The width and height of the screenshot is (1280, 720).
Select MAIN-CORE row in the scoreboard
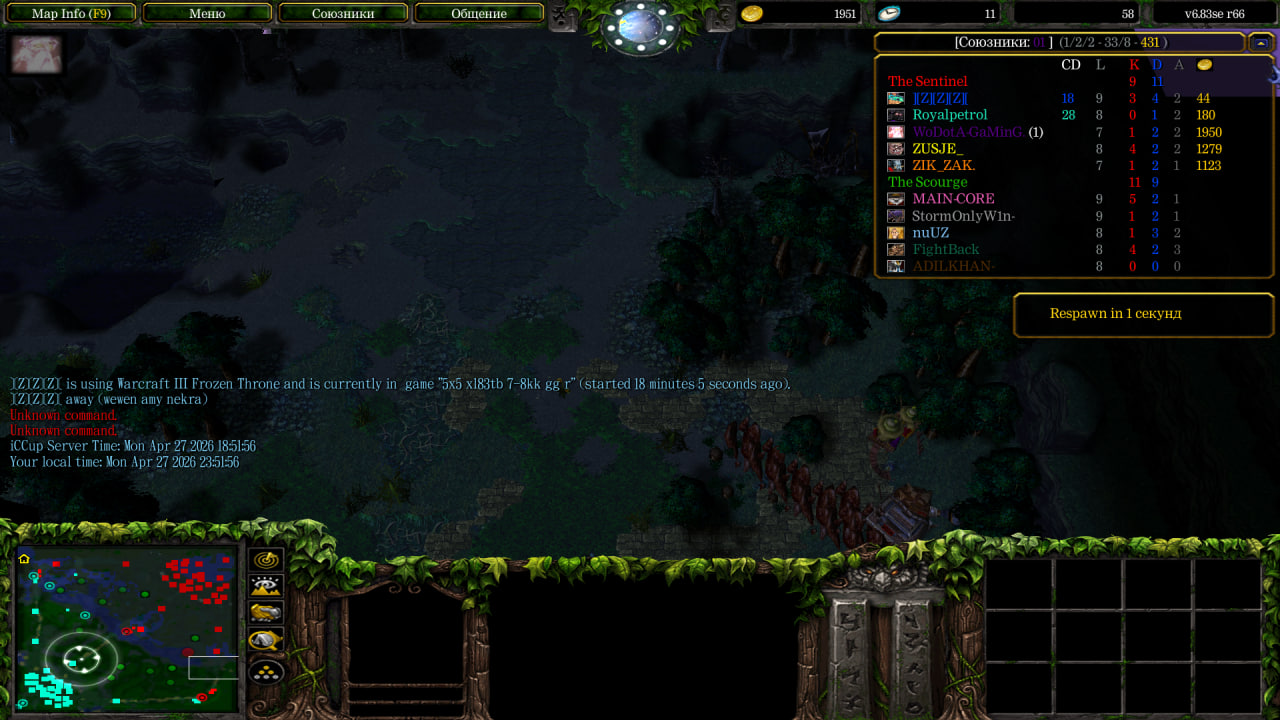953,199
